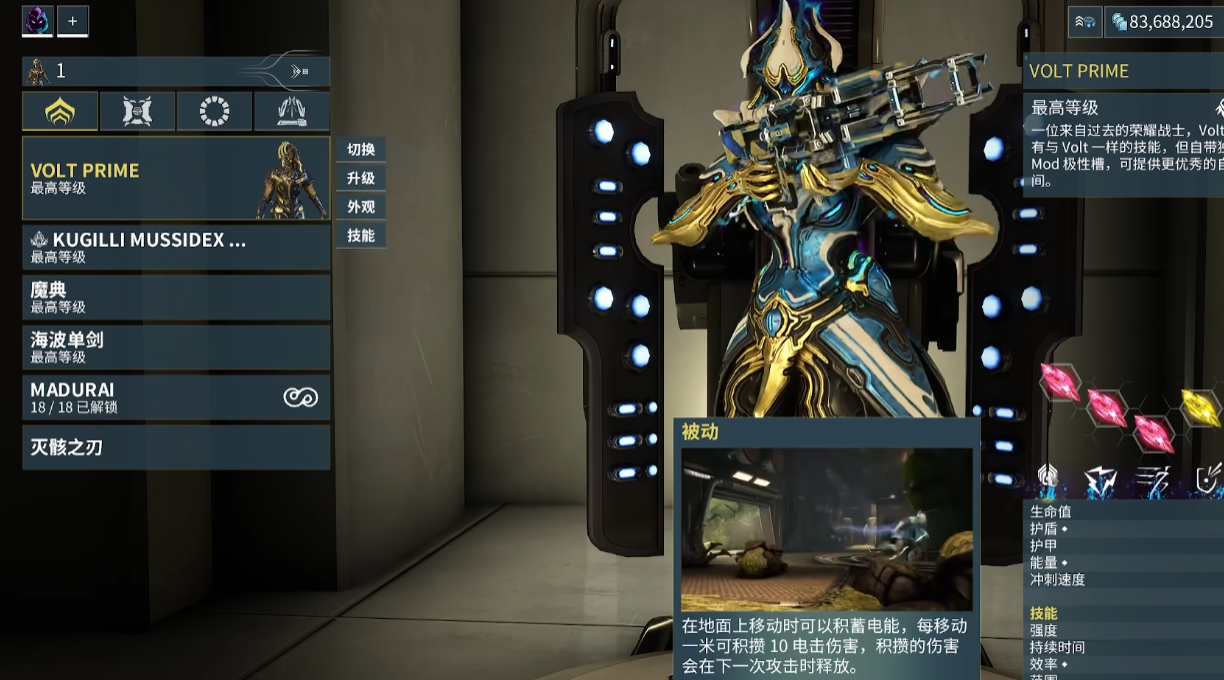Show the lightning bolt Shock ability
Image resolution: width=1224 pixels, height=680 pixels.
(1102, 481)
